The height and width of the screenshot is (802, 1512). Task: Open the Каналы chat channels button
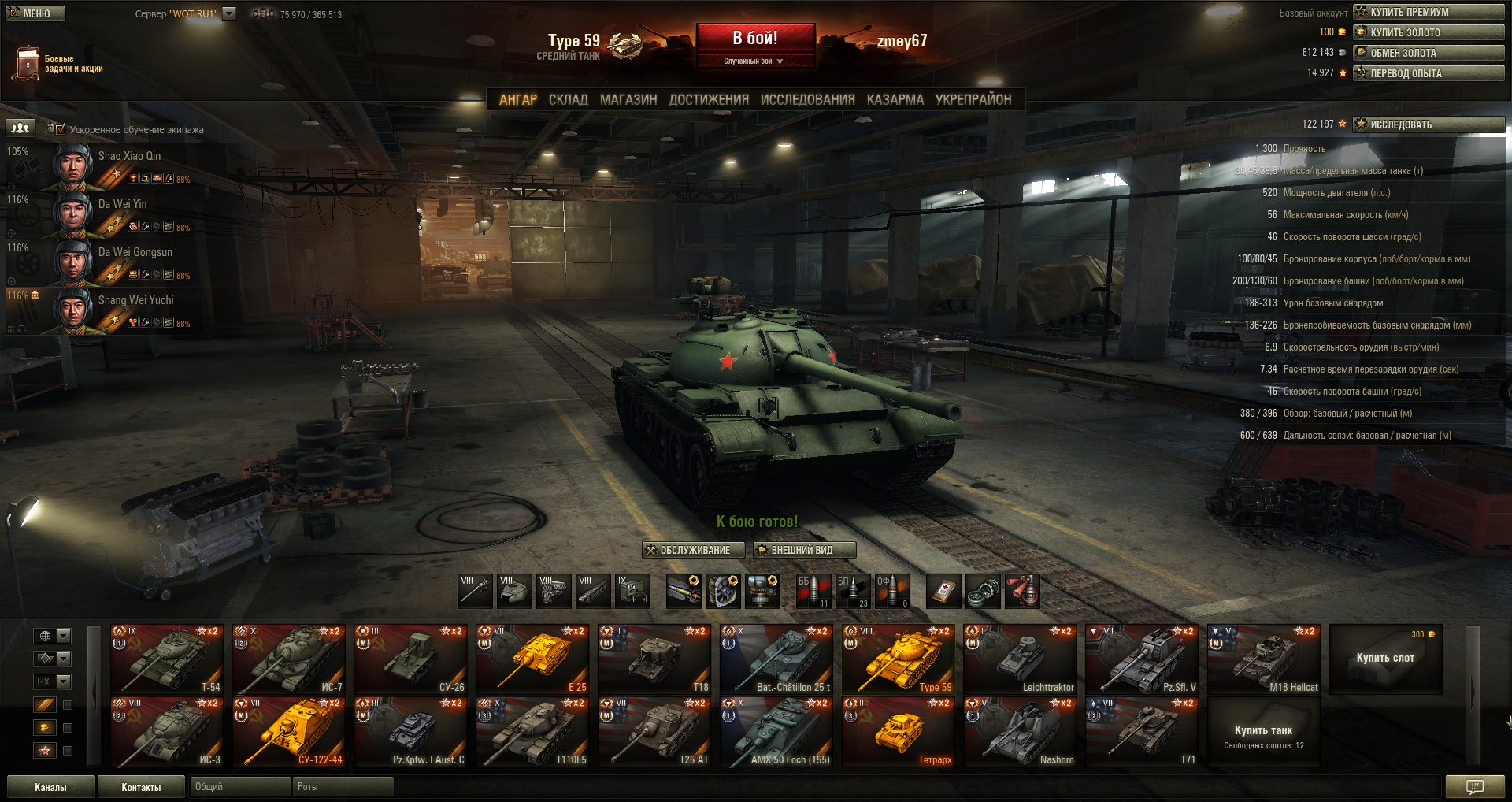pos(50,787)
